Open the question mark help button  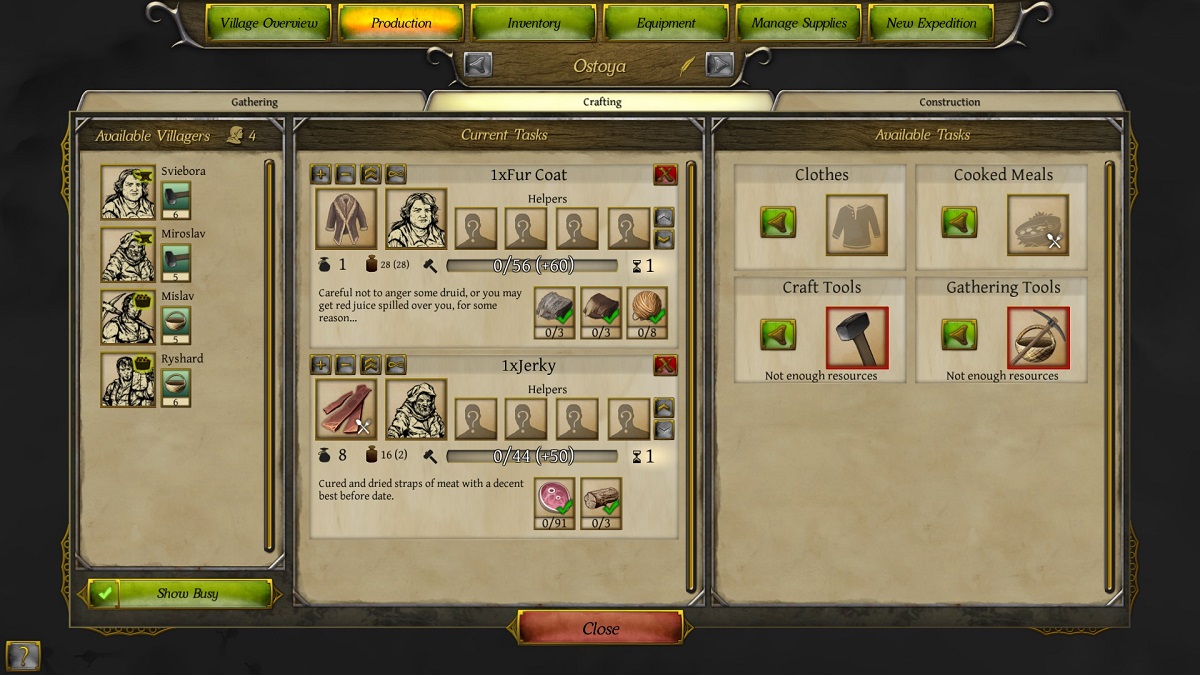point(22,656)
